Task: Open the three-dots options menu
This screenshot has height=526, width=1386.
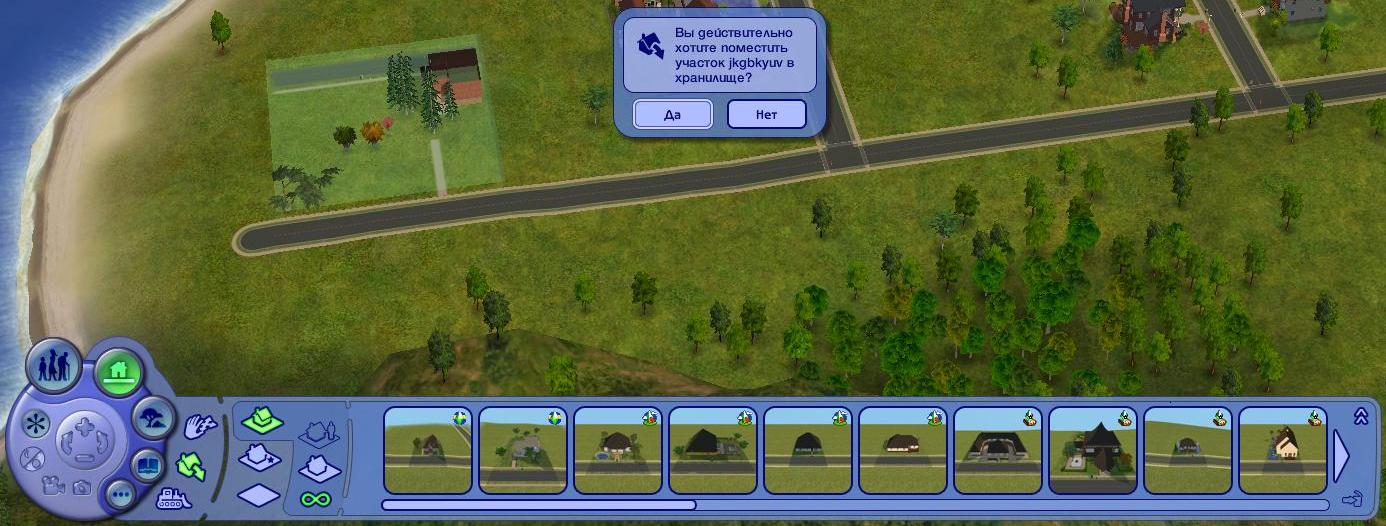Action: 121,493
